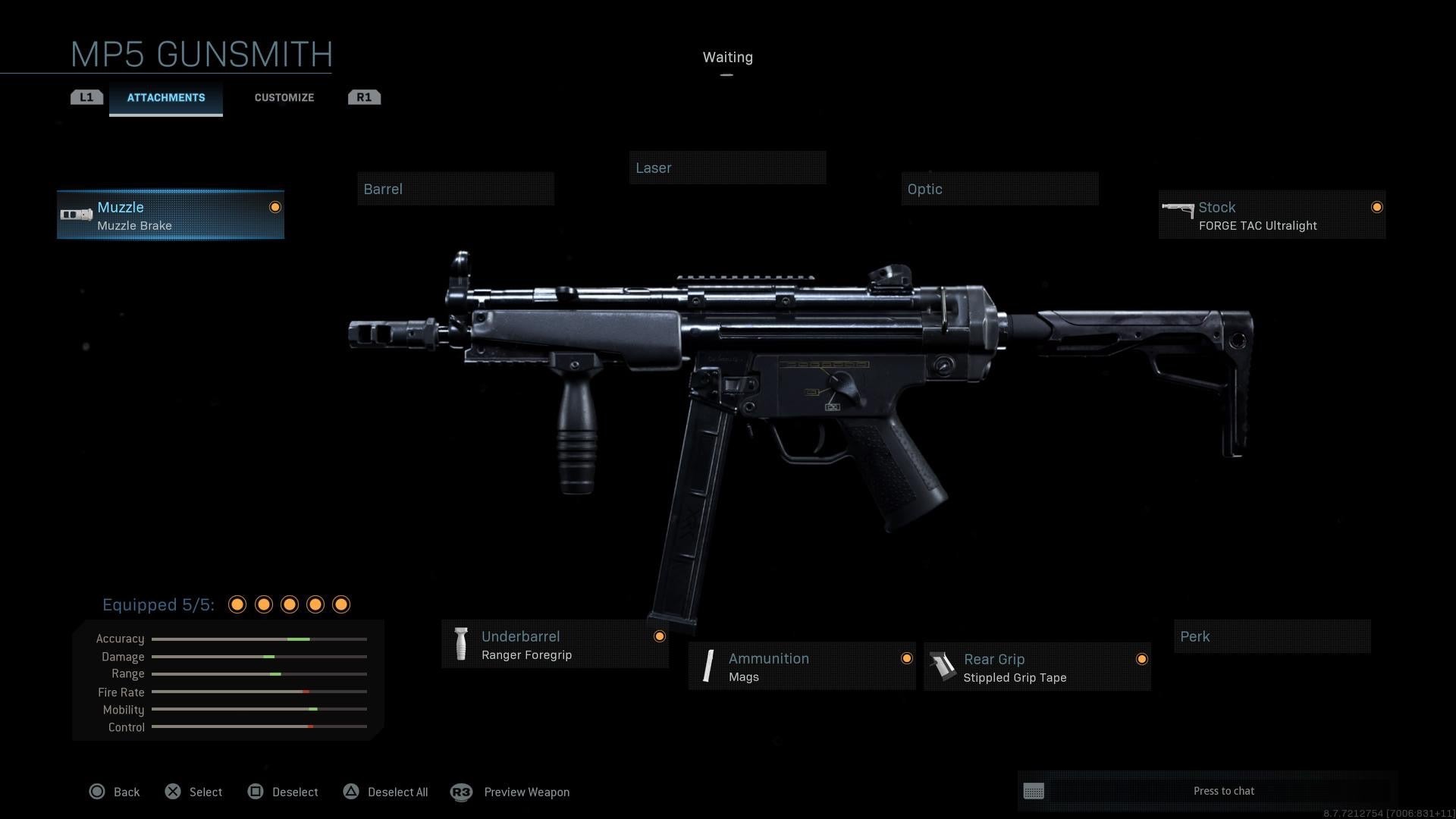Click the Stock icon next to FORGE TAC Ultralight
Screen dimensions: 1456x819
tap(1178, 209)
